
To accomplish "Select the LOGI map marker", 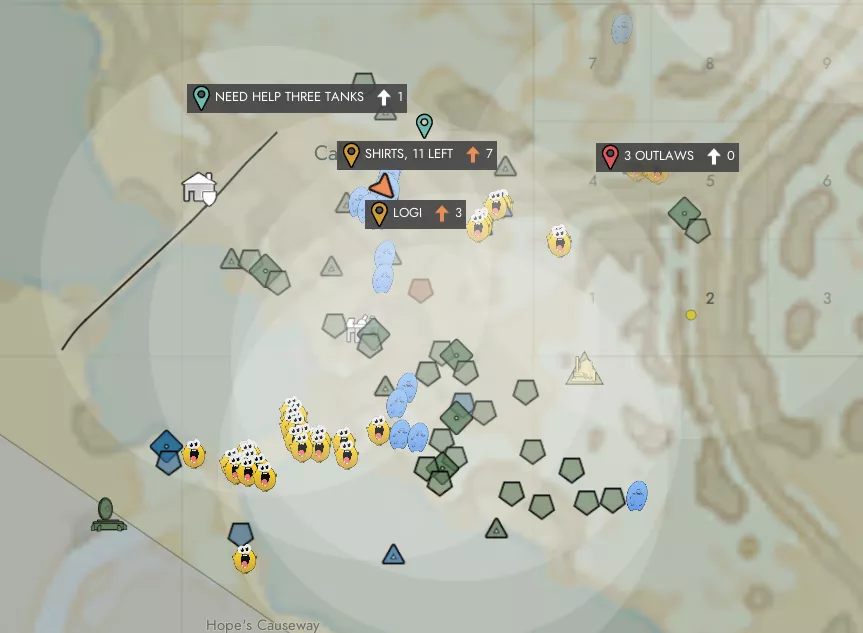I will pos(407,213).
